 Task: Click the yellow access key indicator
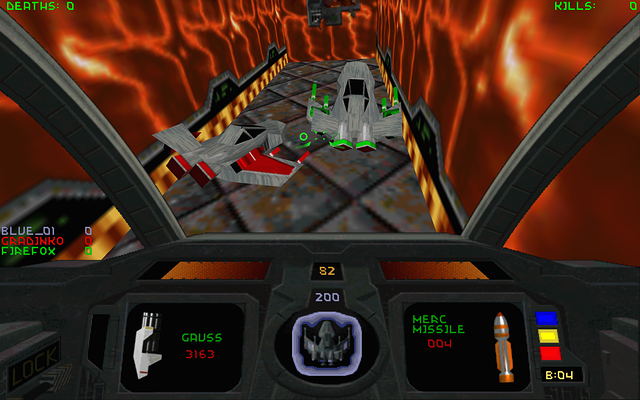[549, 336]
